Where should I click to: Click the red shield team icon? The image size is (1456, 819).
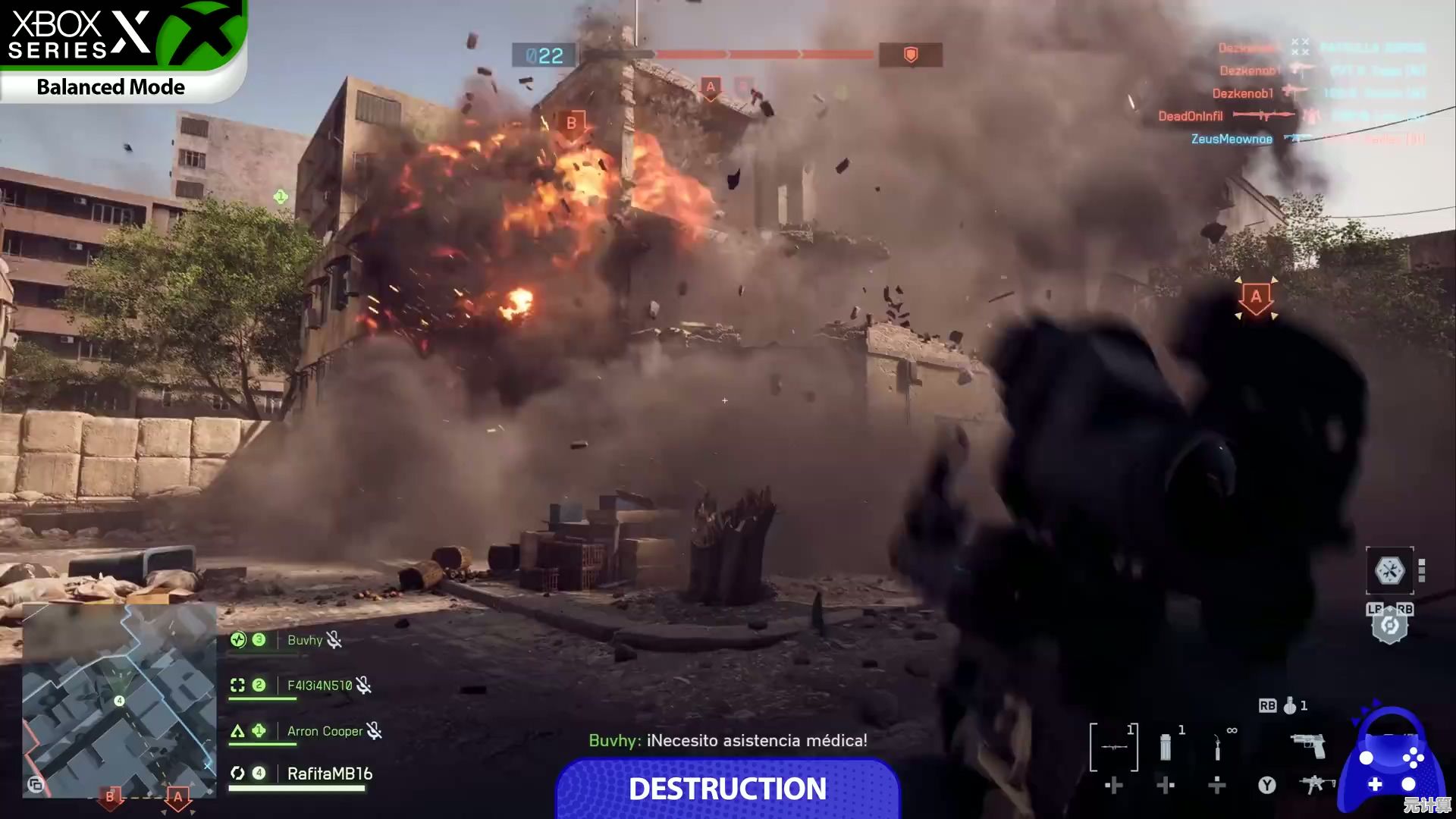(911, 55)
